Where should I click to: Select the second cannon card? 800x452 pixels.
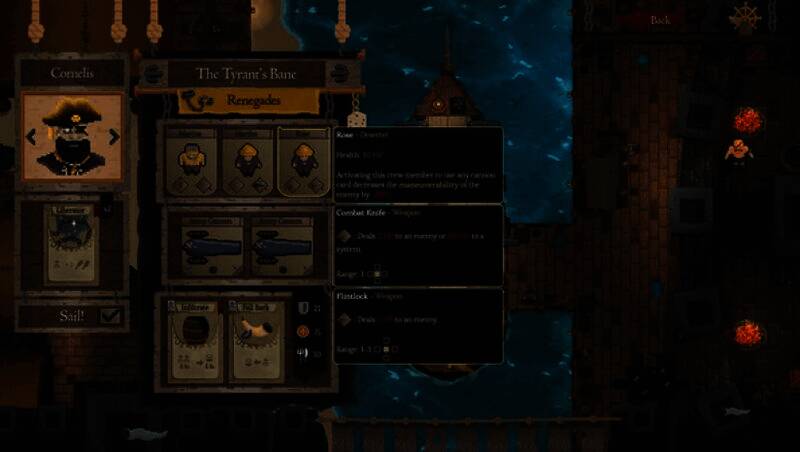273,243
